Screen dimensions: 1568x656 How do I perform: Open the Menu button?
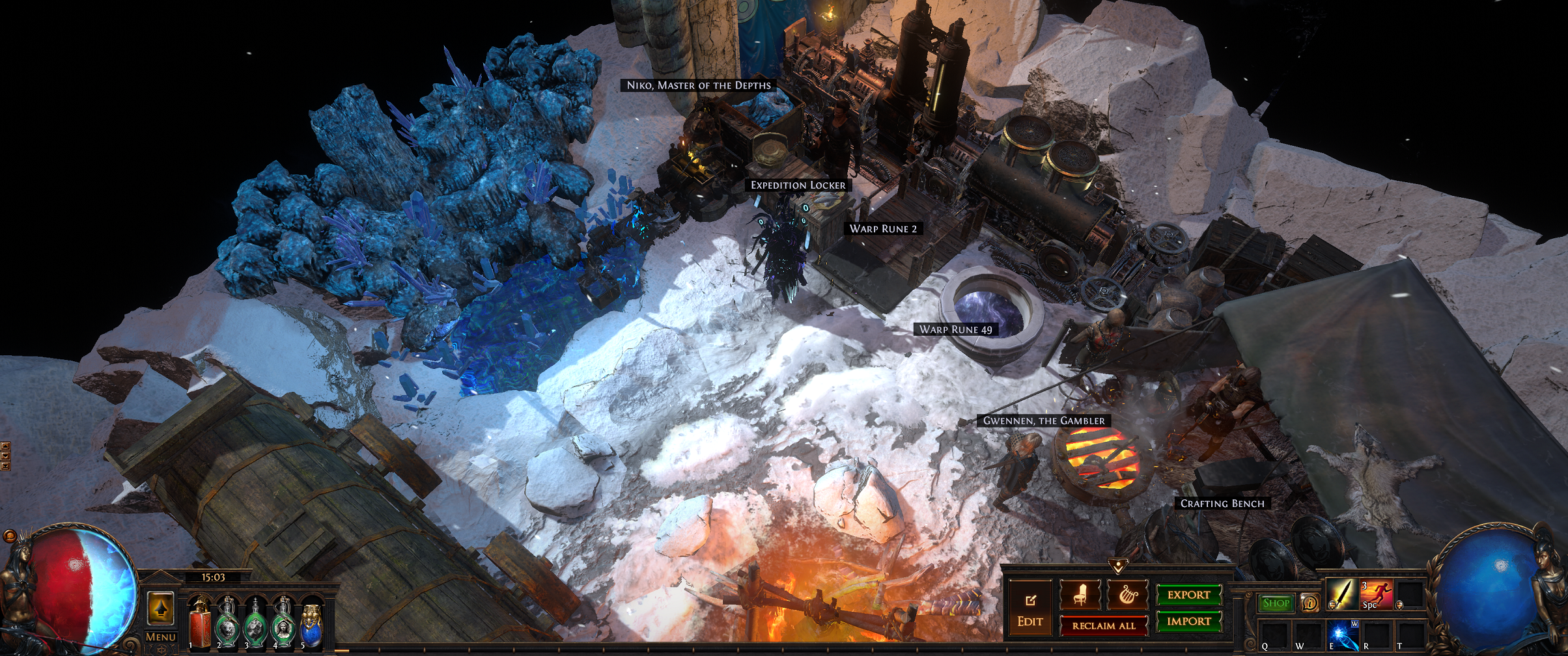[x=160, y=637]
